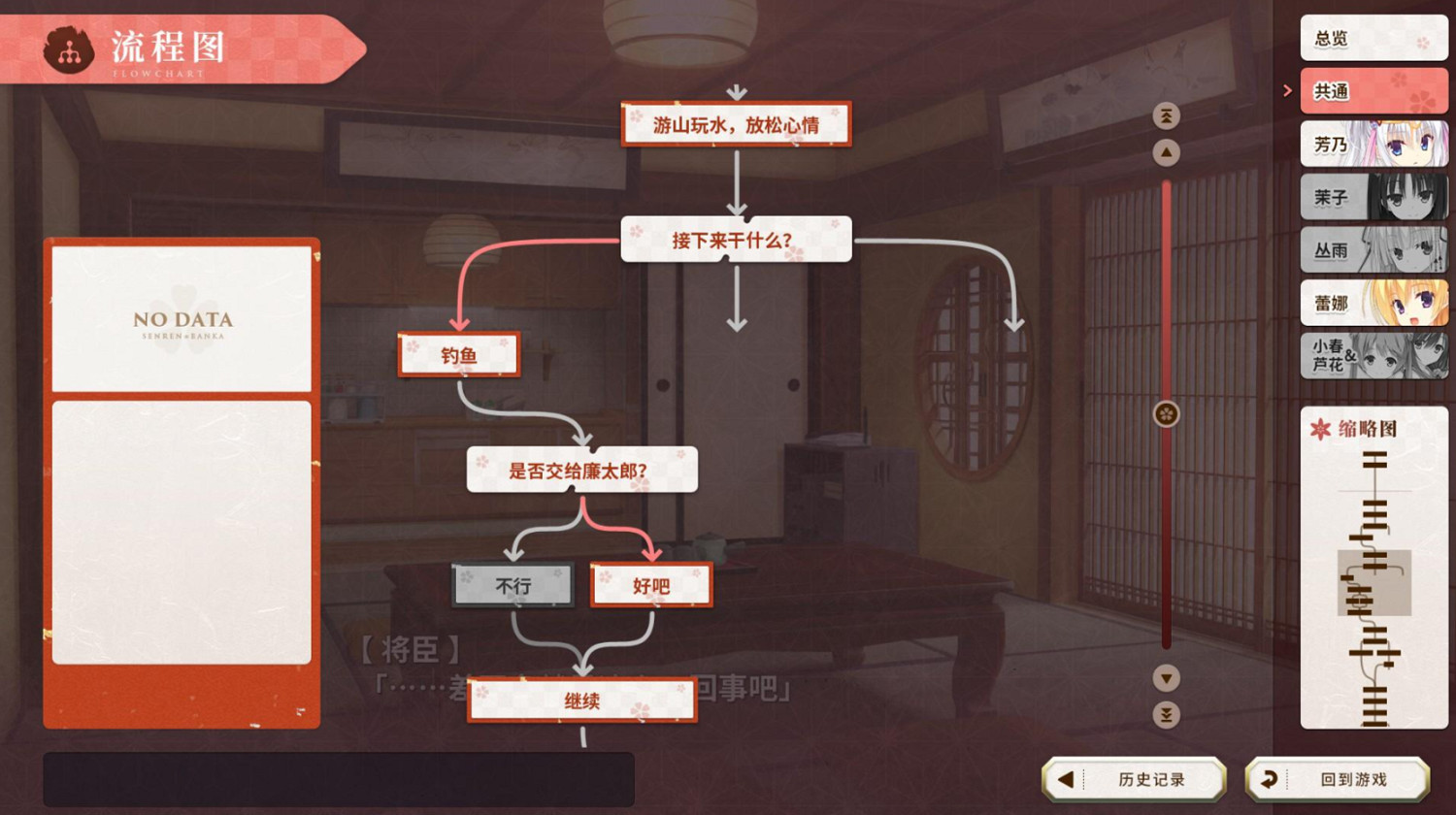The image size is (1456, 815).
Task: Jump to the 钓鱼 choice node
Action: [x=459, y=355]
